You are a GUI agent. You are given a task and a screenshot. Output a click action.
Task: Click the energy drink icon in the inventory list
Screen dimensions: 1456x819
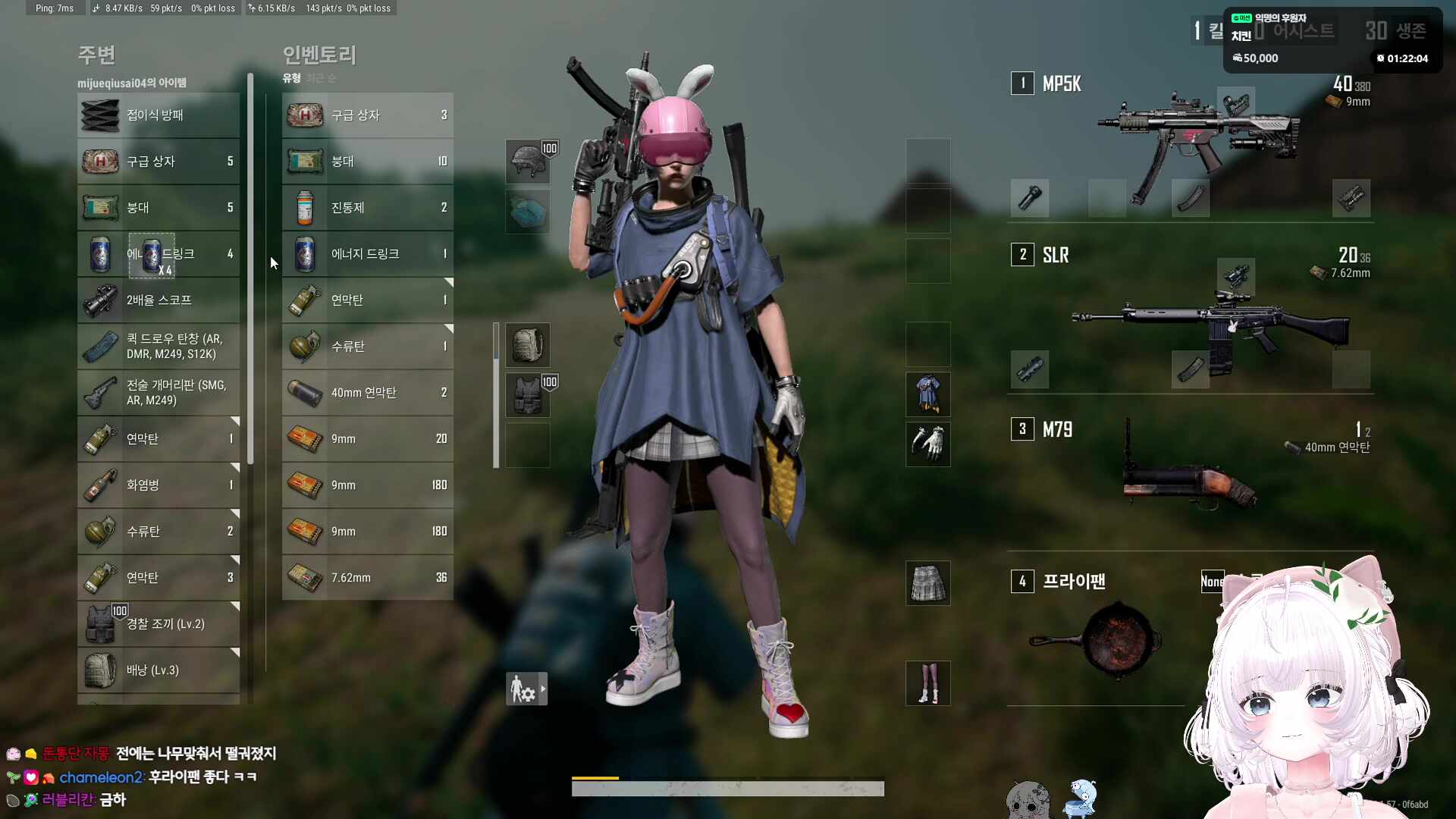(x=304, y=254)
